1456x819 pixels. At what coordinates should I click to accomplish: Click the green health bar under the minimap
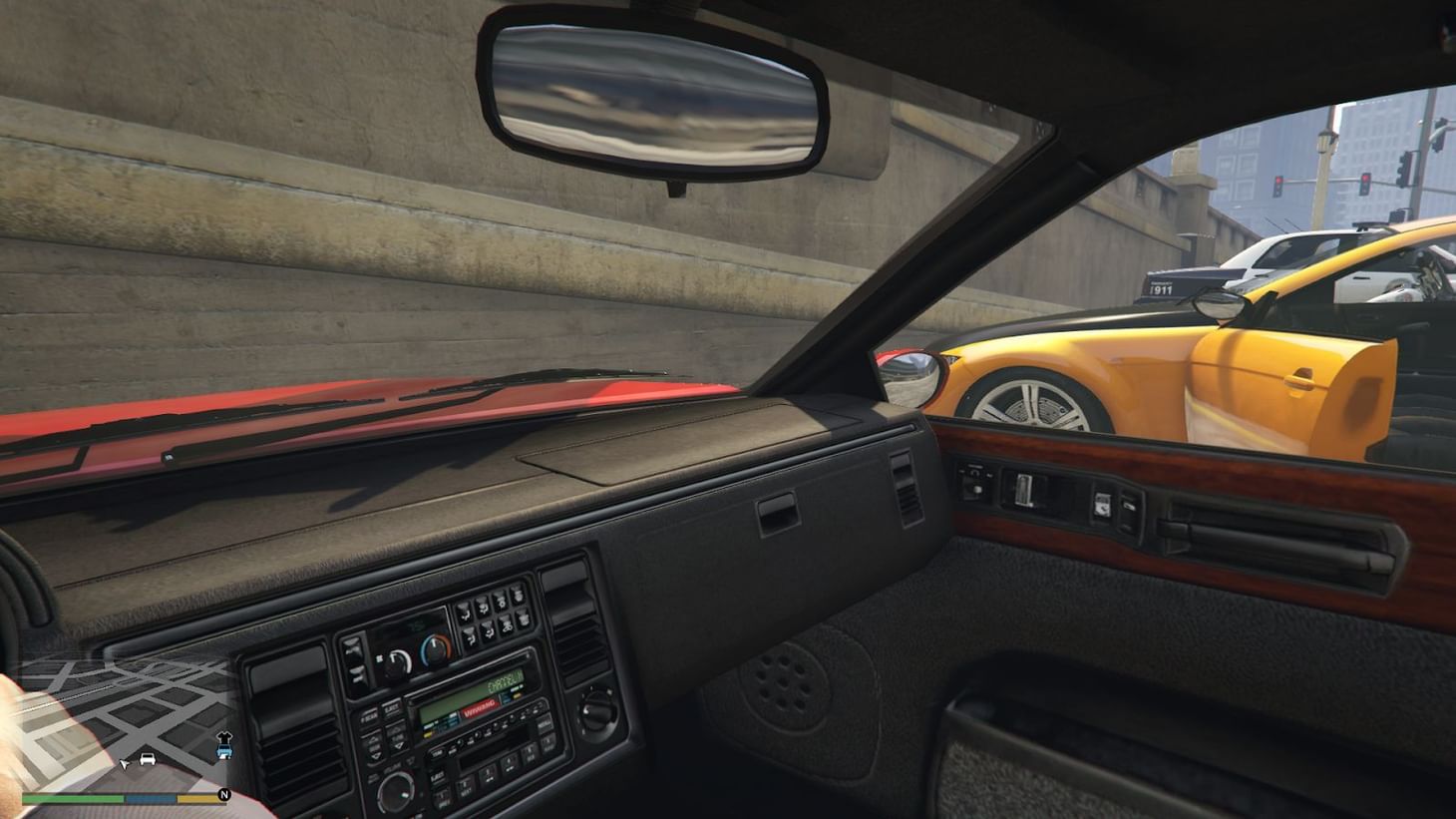pos(73,798)
